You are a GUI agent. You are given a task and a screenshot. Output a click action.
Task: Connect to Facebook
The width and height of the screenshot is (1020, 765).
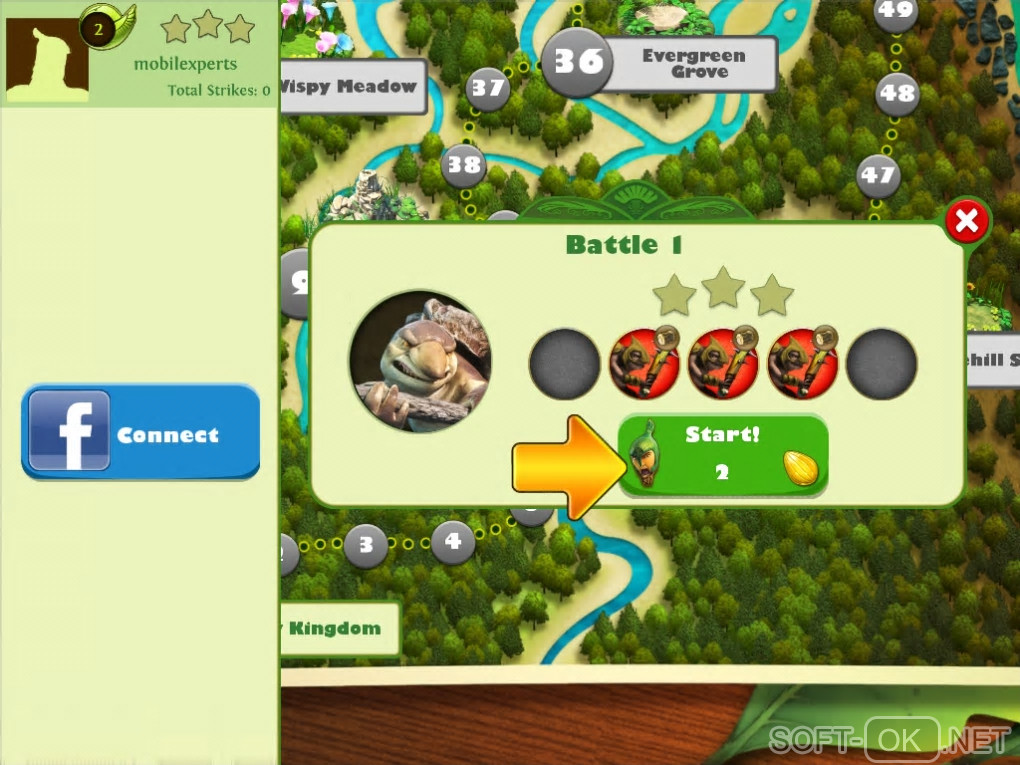coord(140,432)
